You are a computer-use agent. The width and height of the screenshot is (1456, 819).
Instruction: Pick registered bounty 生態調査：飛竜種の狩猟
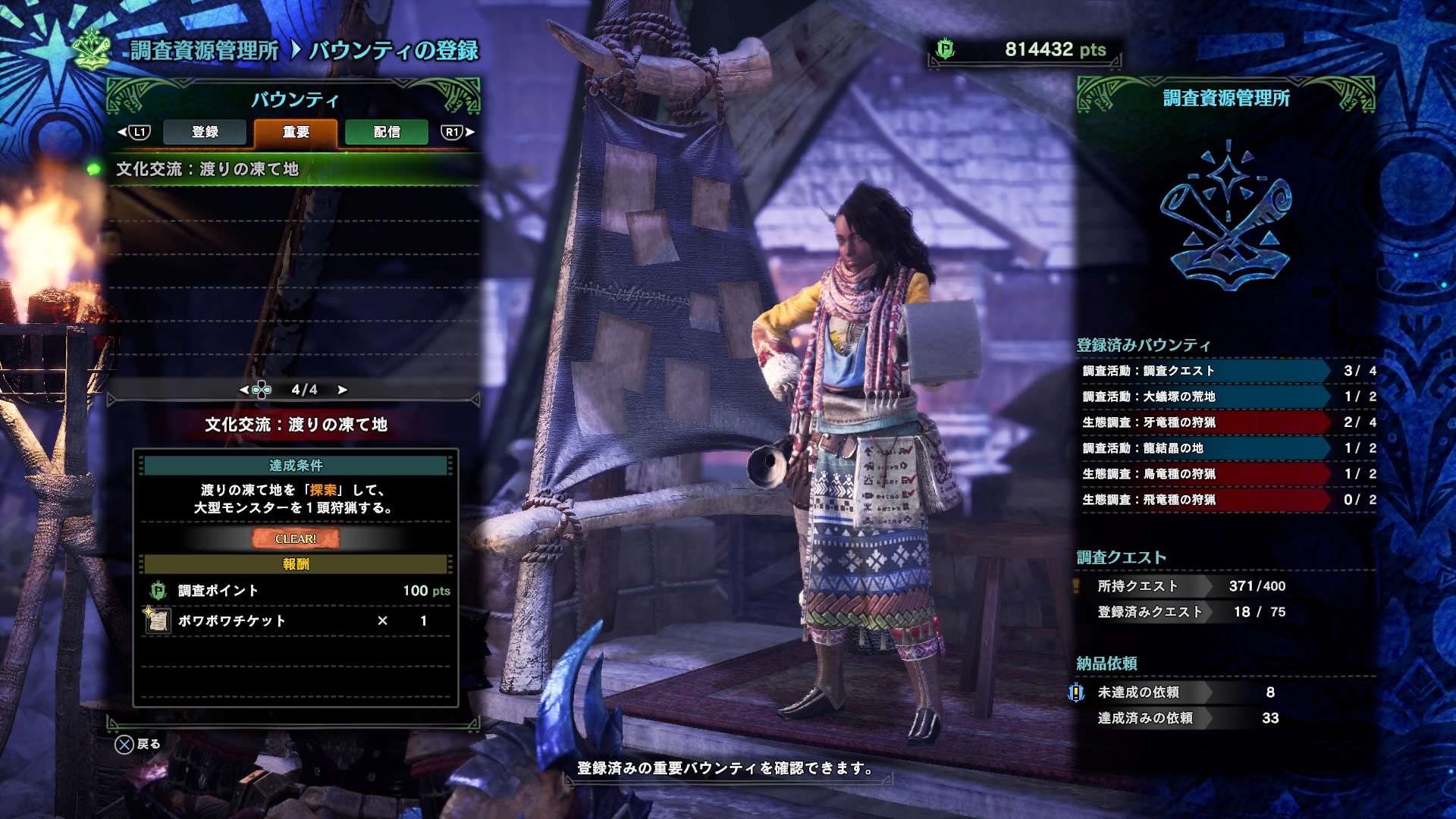click(x=1206, y=500)
